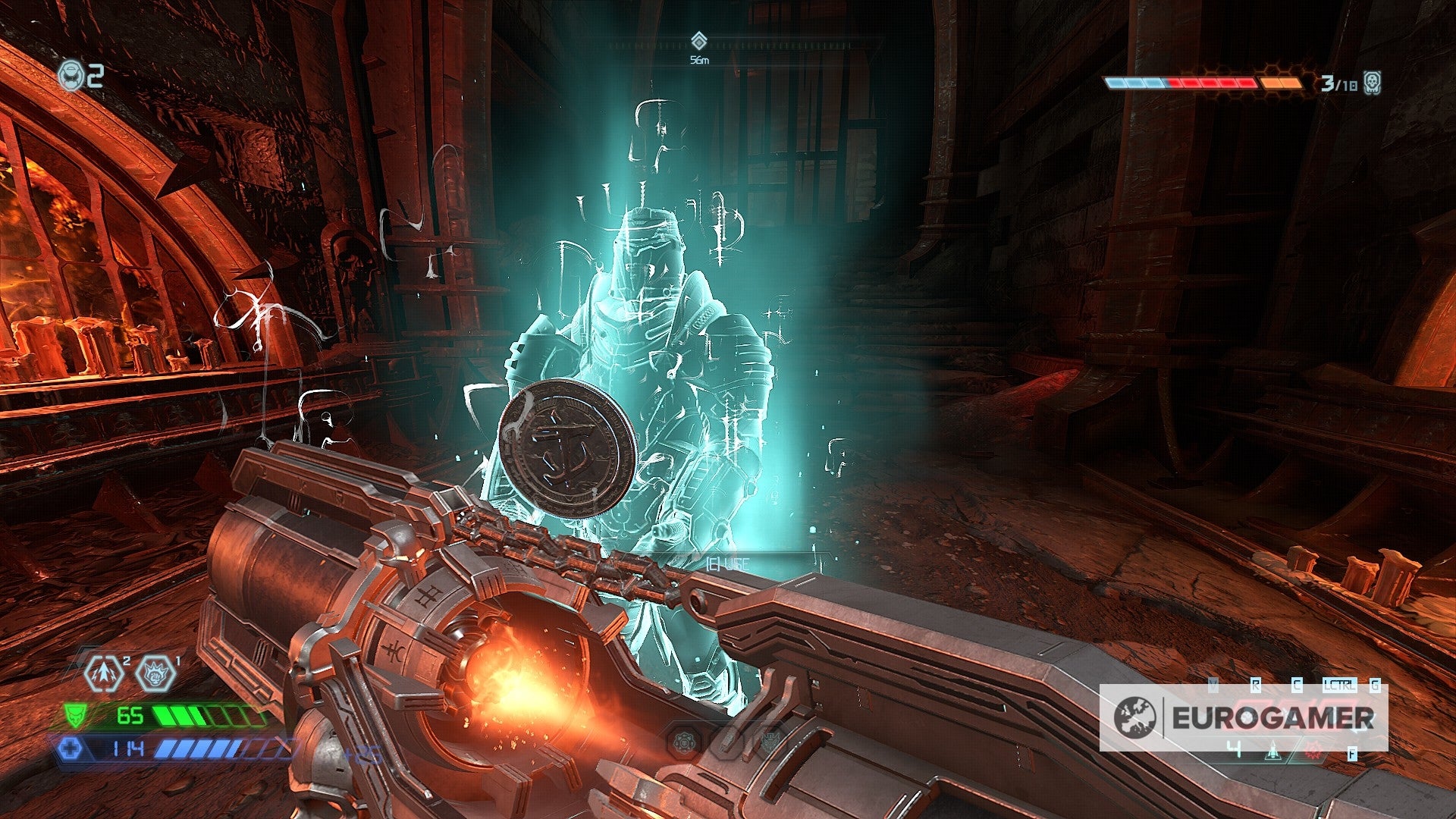Image resolution: width=1456 pixels, height=819 pixels.
Task: Click the skull badge next to 3/10 counter
Action: [1373, 83]
